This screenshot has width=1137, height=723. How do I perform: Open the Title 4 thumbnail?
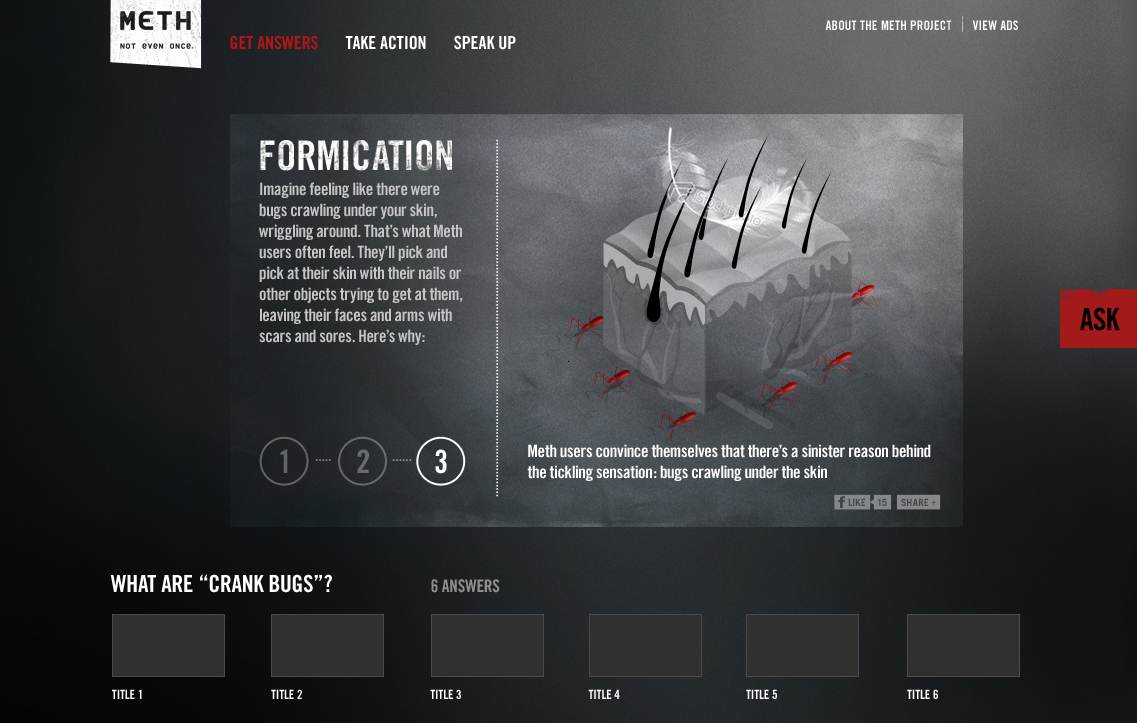pos(645,645)
